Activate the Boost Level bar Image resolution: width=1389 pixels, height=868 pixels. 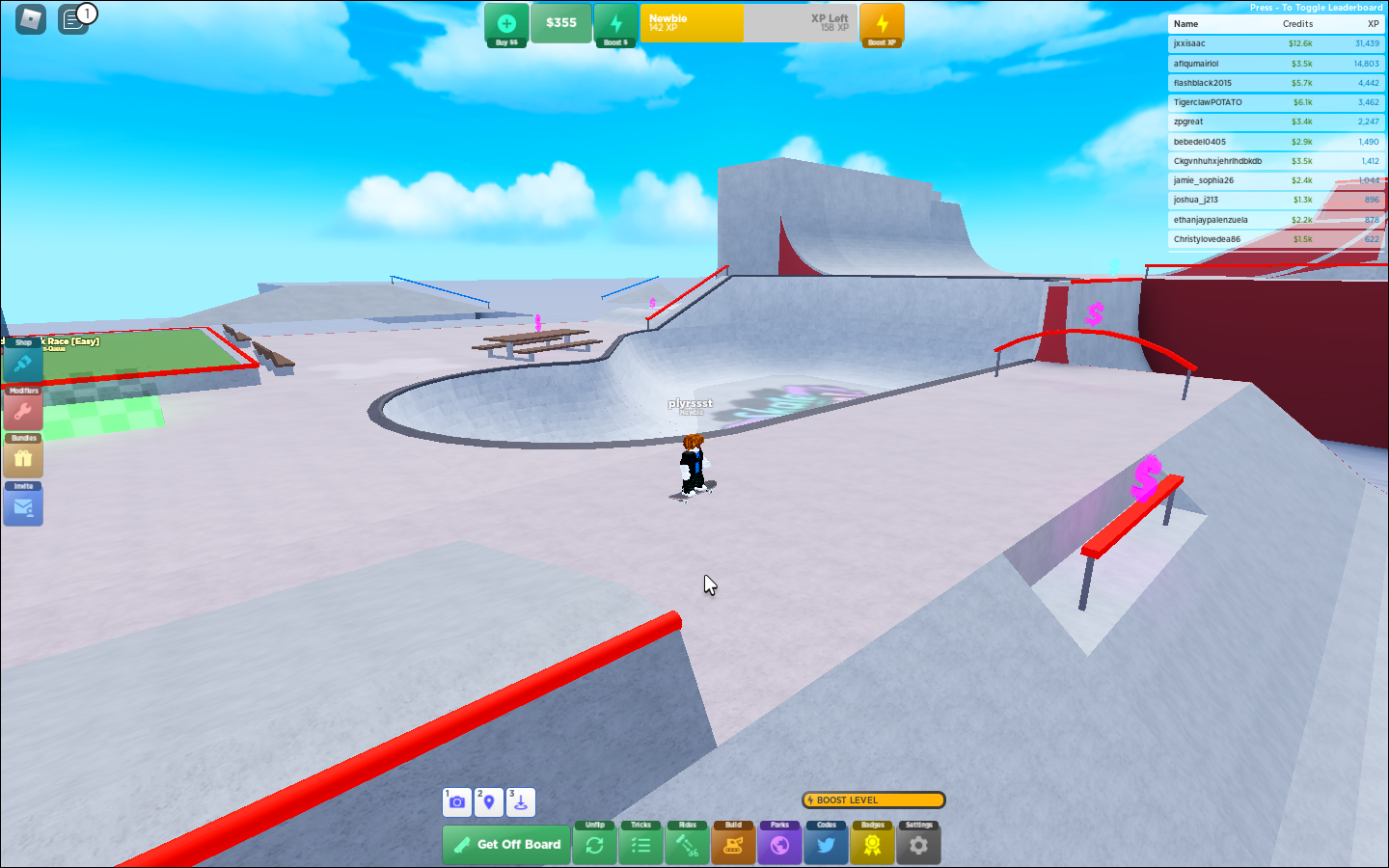tap(872, 800)
